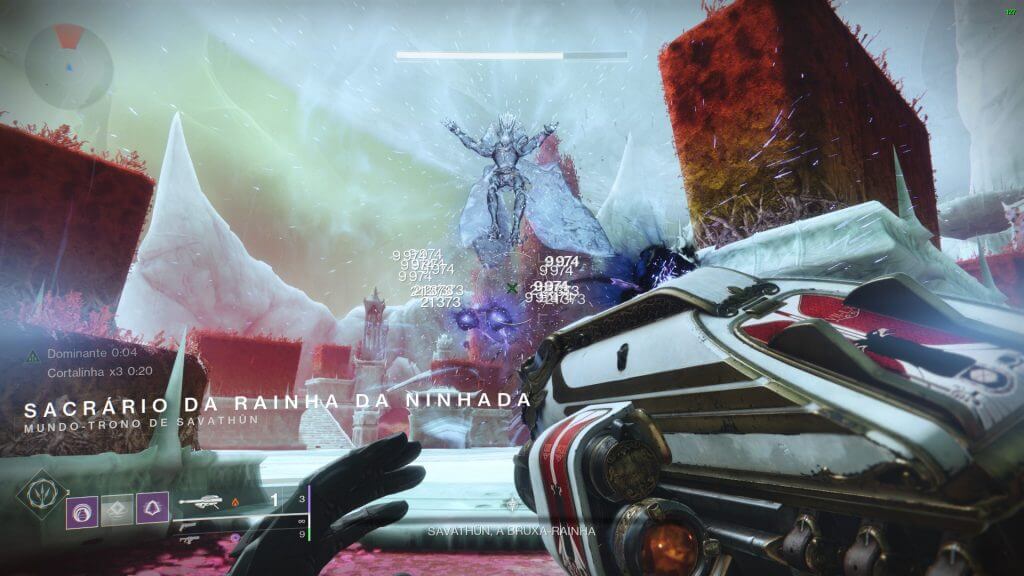The height and width of the screenshot is (576, 1024).
Task: Activate the diamond-shaped super ability icon
Action: coord(39,495)
